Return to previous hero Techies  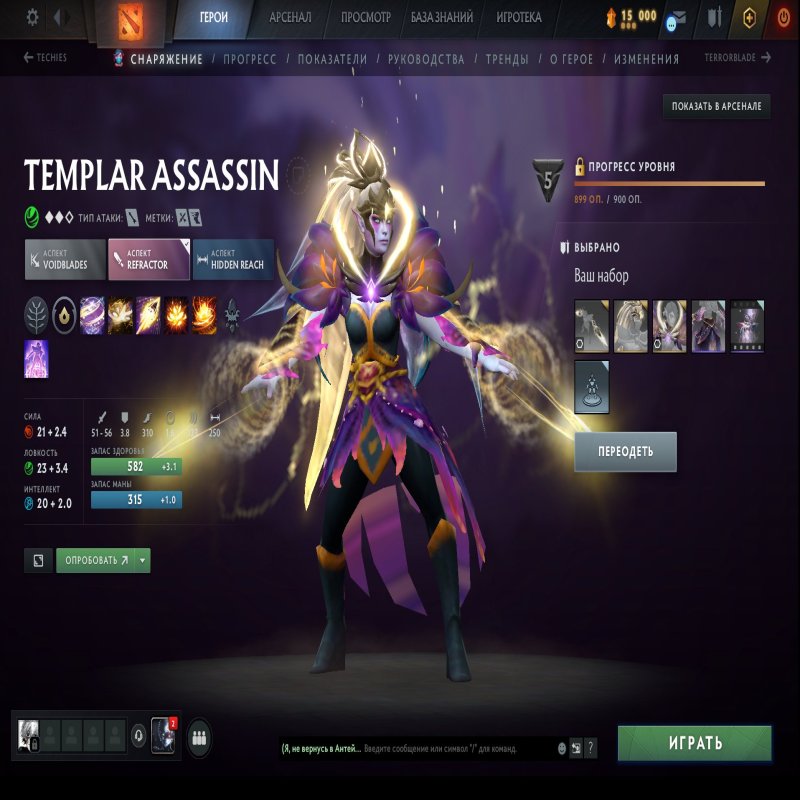tap(46, 58)
